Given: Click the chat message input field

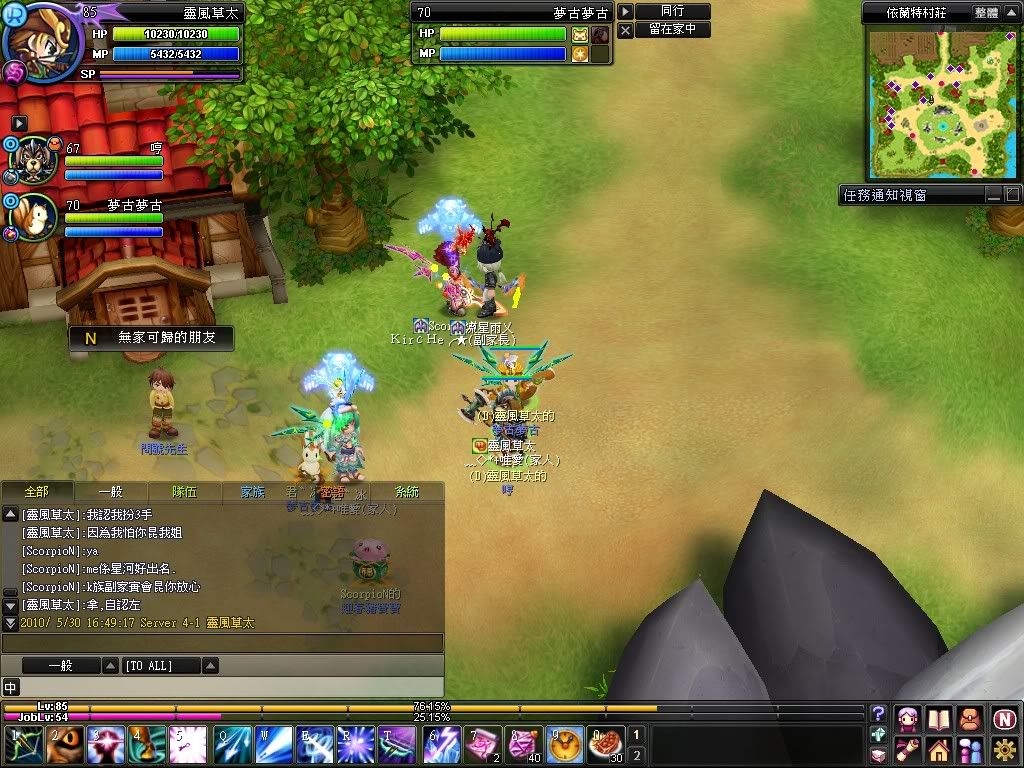Looking at the screenshot, I should 222,643.
